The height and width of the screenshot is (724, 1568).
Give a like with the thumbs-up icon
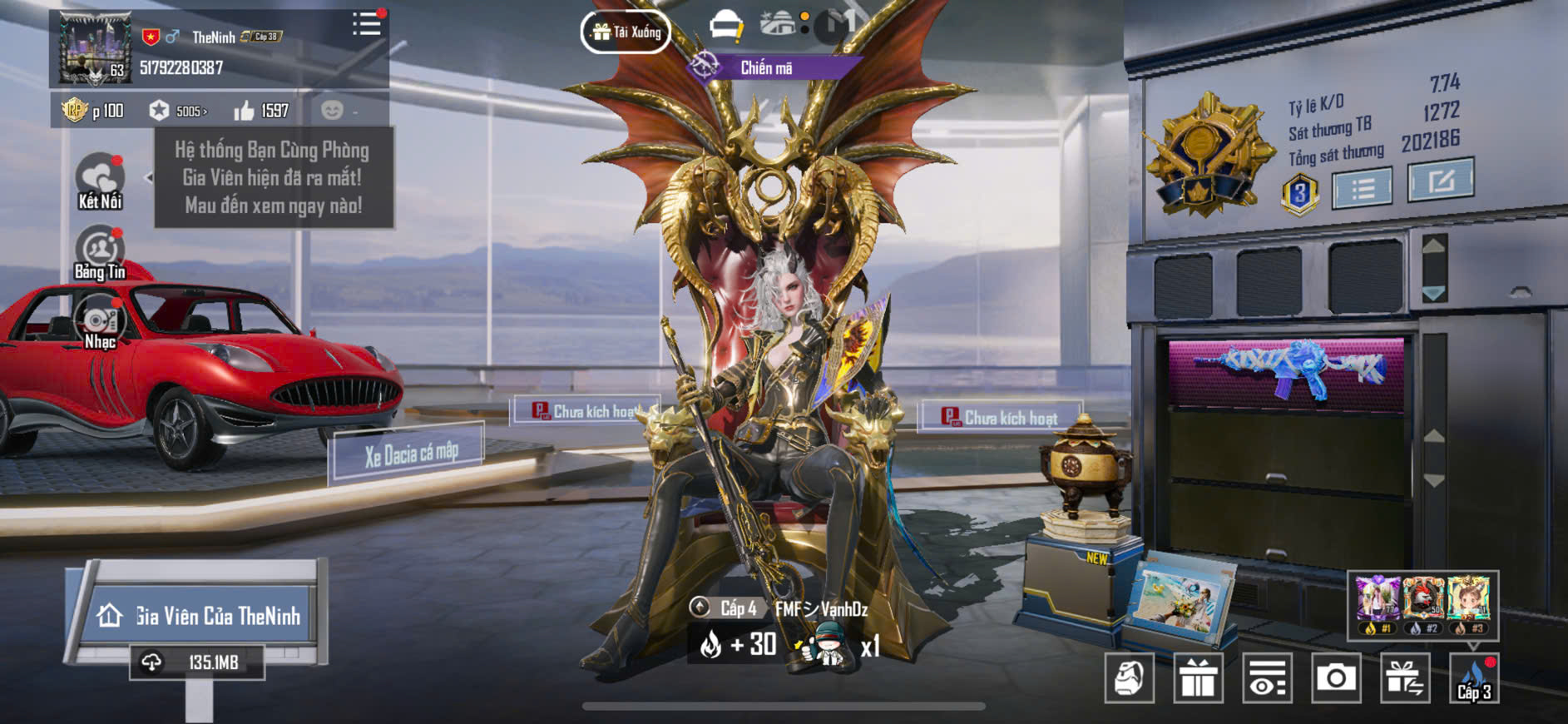[244, 111]
